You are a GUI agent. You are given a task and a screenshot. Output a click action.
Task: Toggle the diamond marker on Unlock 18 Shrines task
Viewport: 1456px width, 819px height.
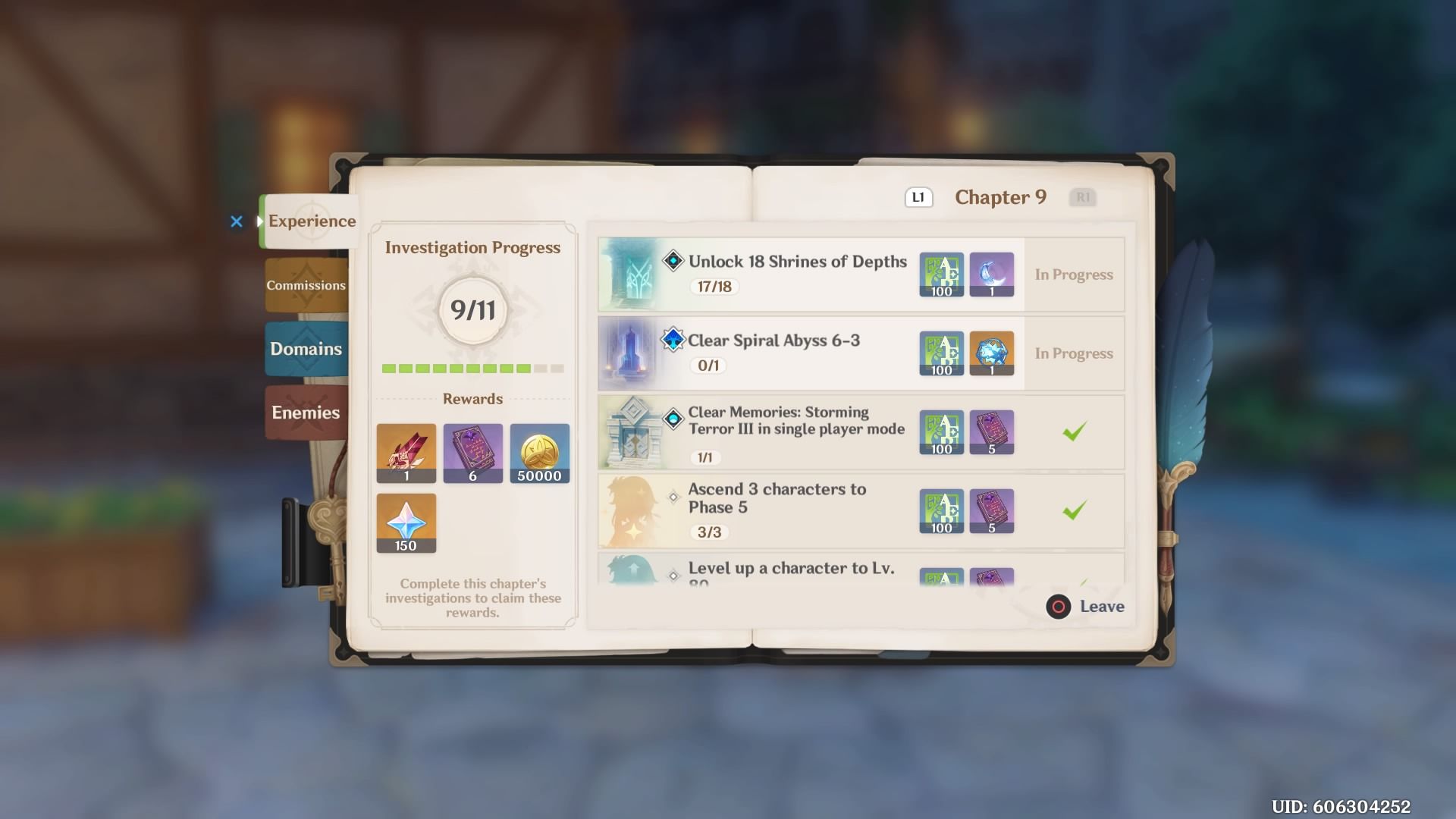[x=673, y=262]
